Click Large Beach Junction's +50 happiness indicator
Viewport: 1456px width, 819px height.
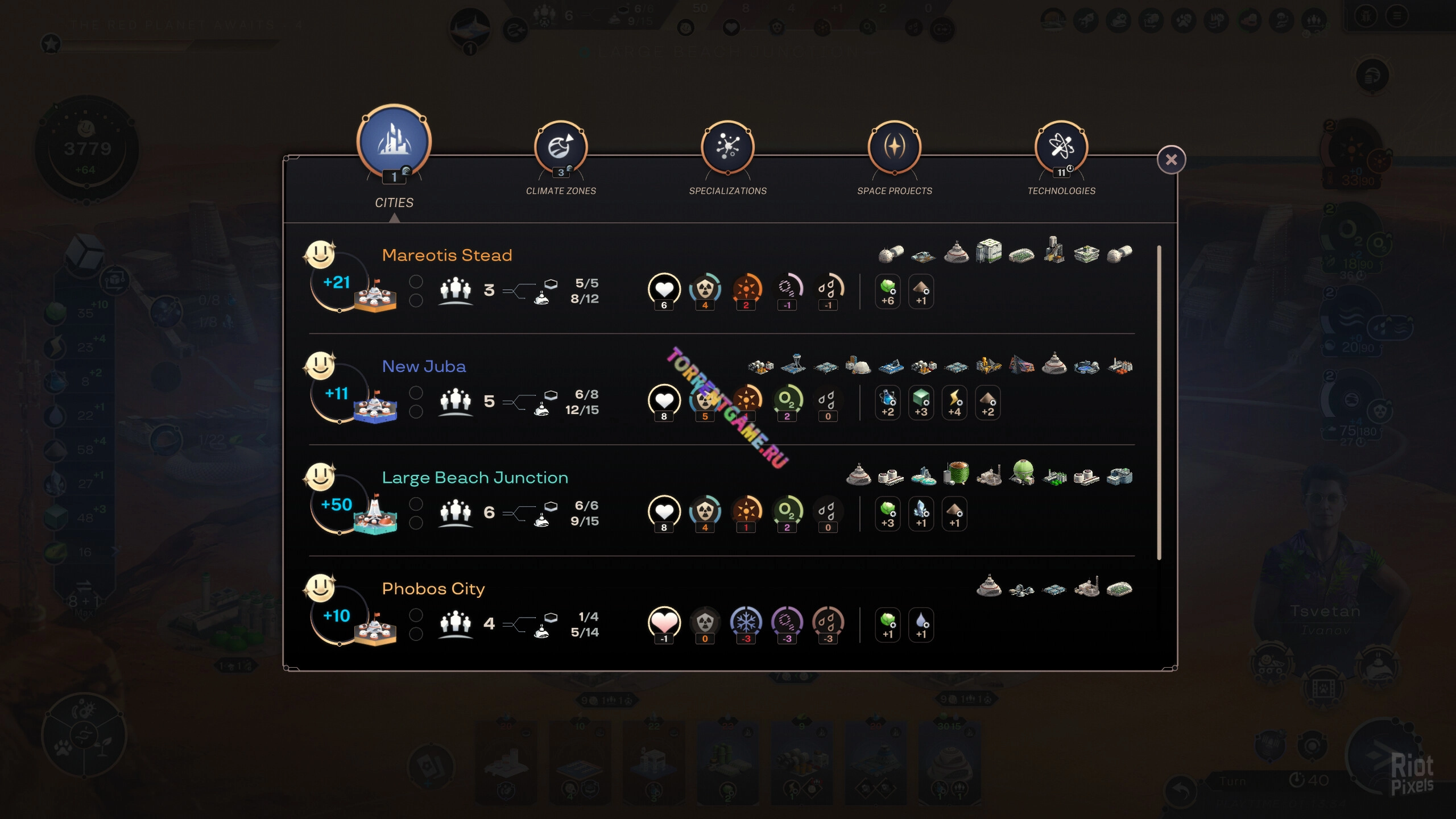click(337, 505)
